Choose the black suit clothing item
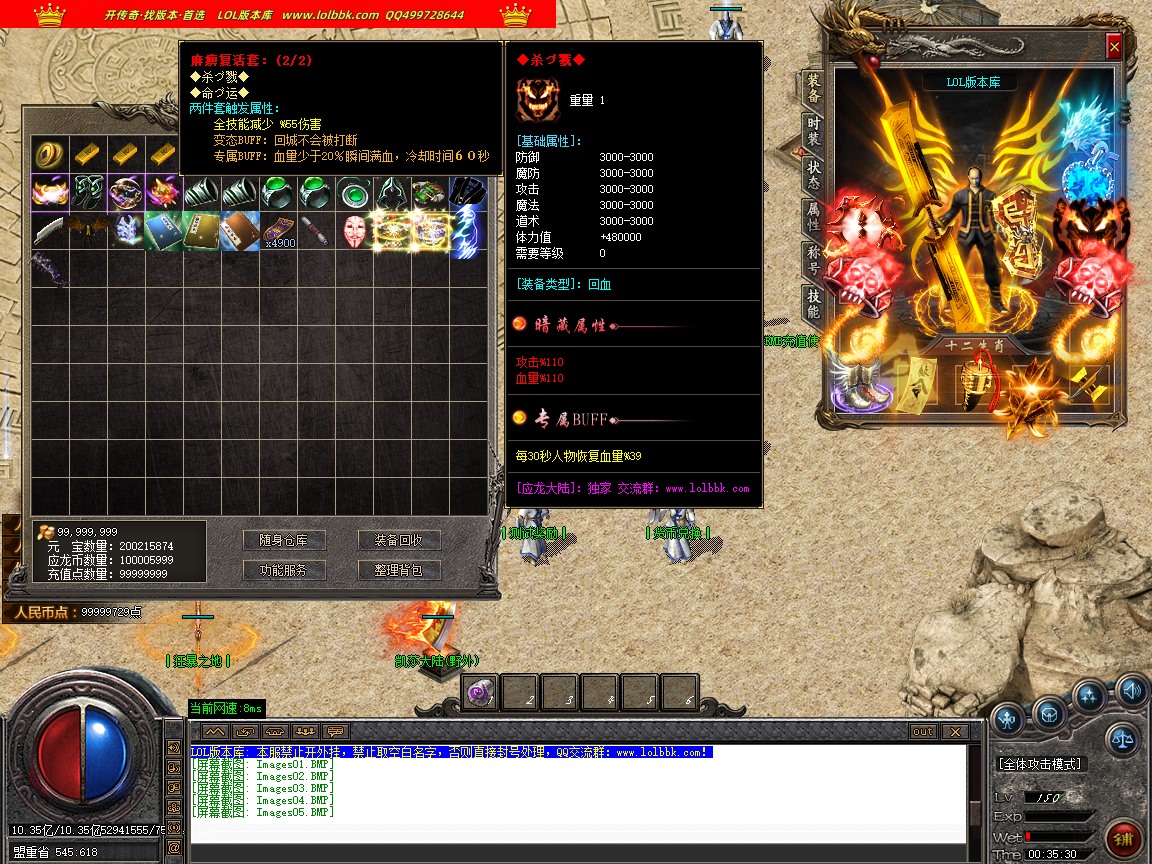Image resolution: width=1152 pixels, height=864 pixels. click(x=468, y=191)
